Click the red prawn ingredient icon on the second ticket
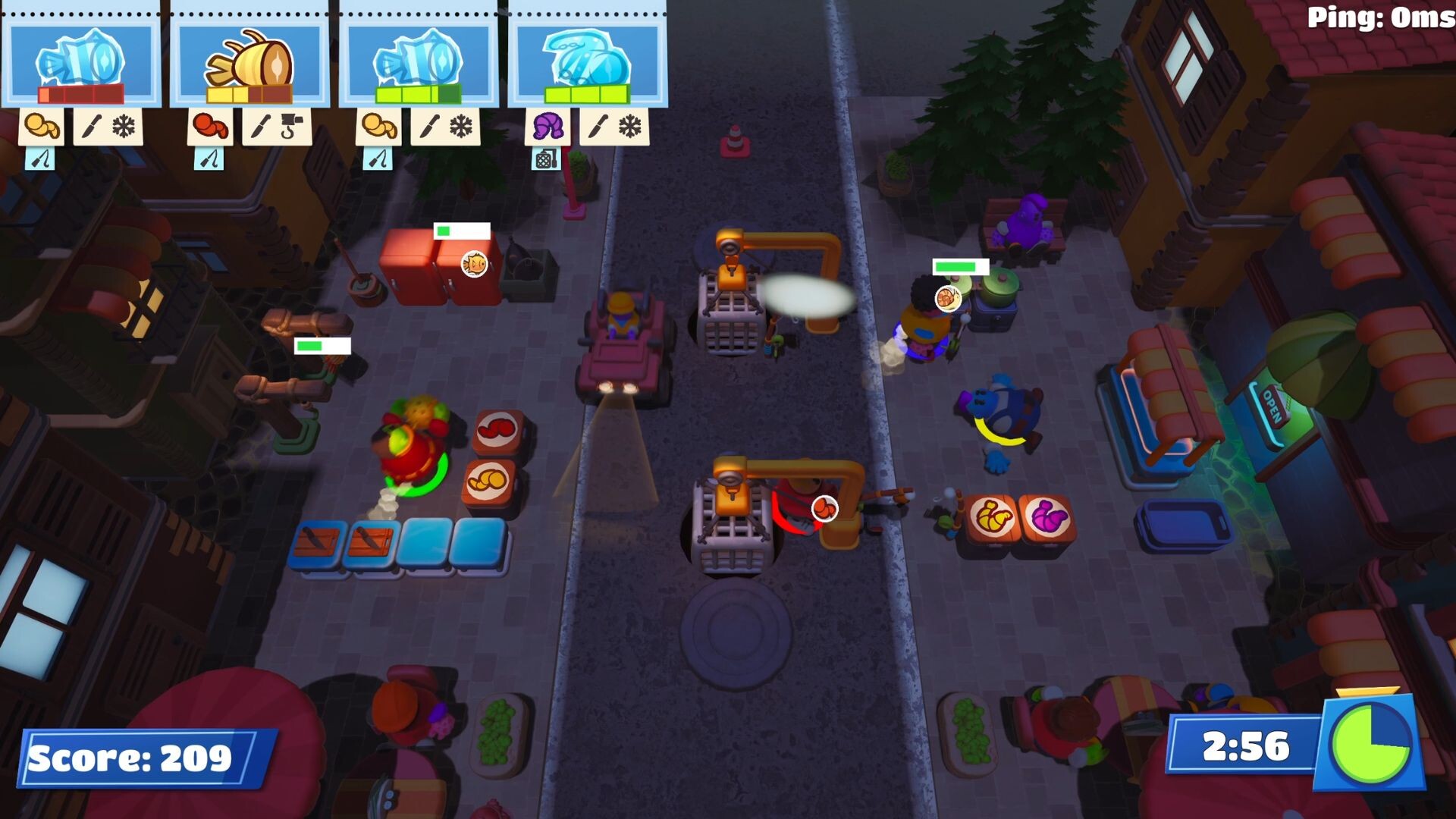 coord(210,127)
